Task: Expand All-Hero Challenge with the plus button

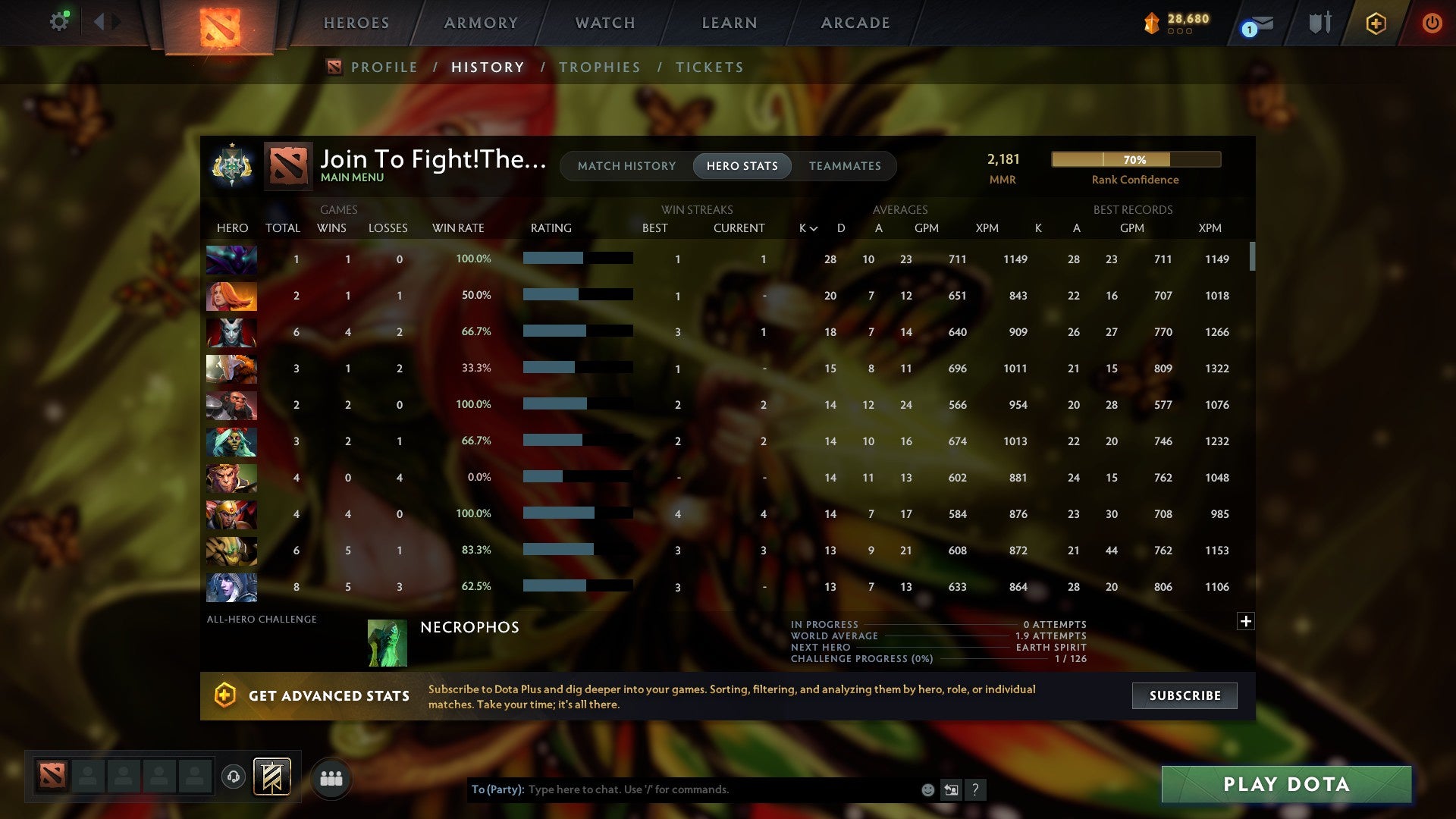Action: coord(1246,620)
